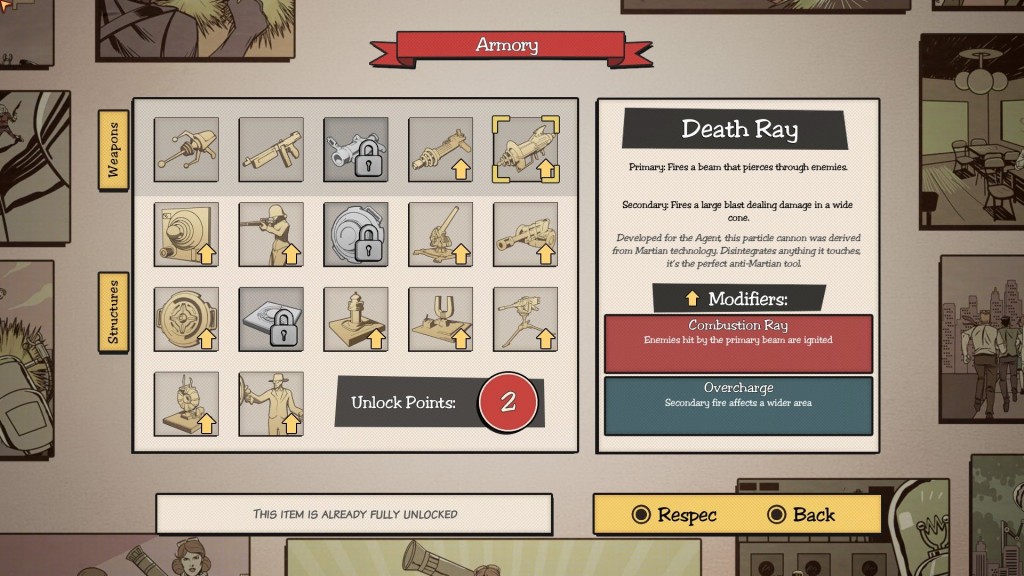Choose the locked revolver-style weapon slot
This screenshot has width=1024, height=576.
pyautogui.click(x=356, y=150)
